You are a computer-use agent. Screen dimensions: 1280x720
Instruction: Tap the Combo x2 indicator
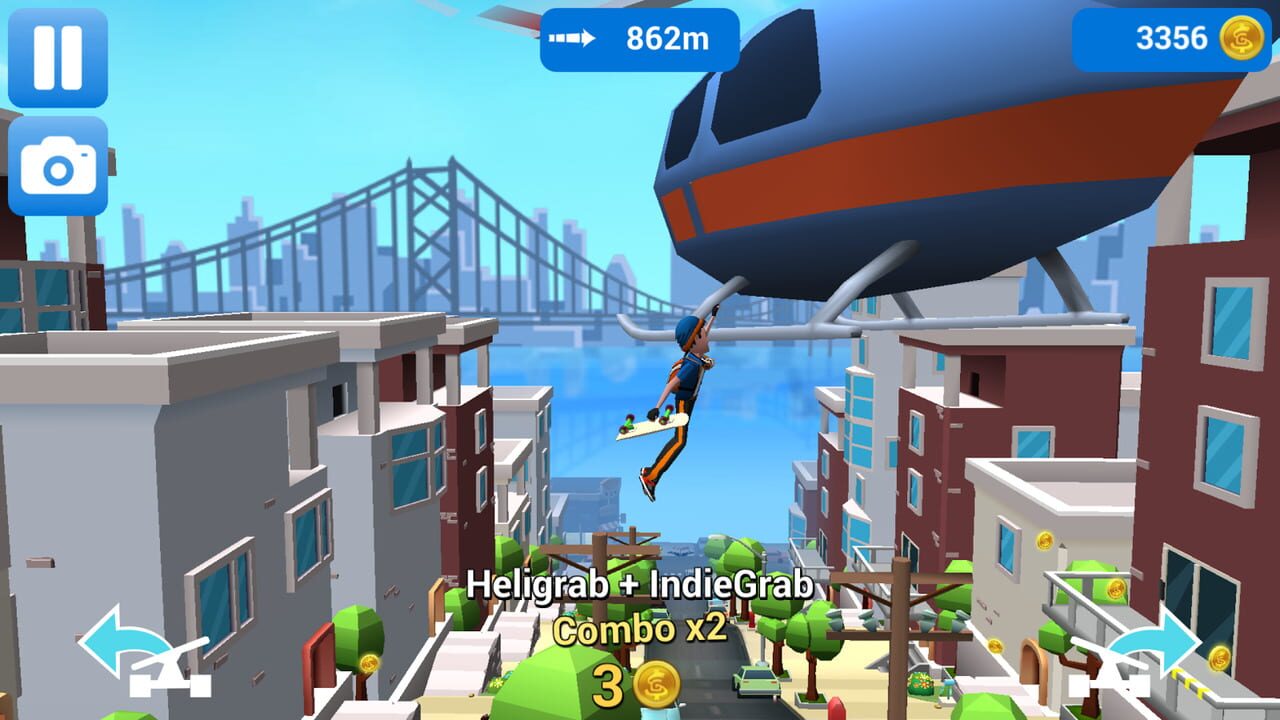click(640, 630)
